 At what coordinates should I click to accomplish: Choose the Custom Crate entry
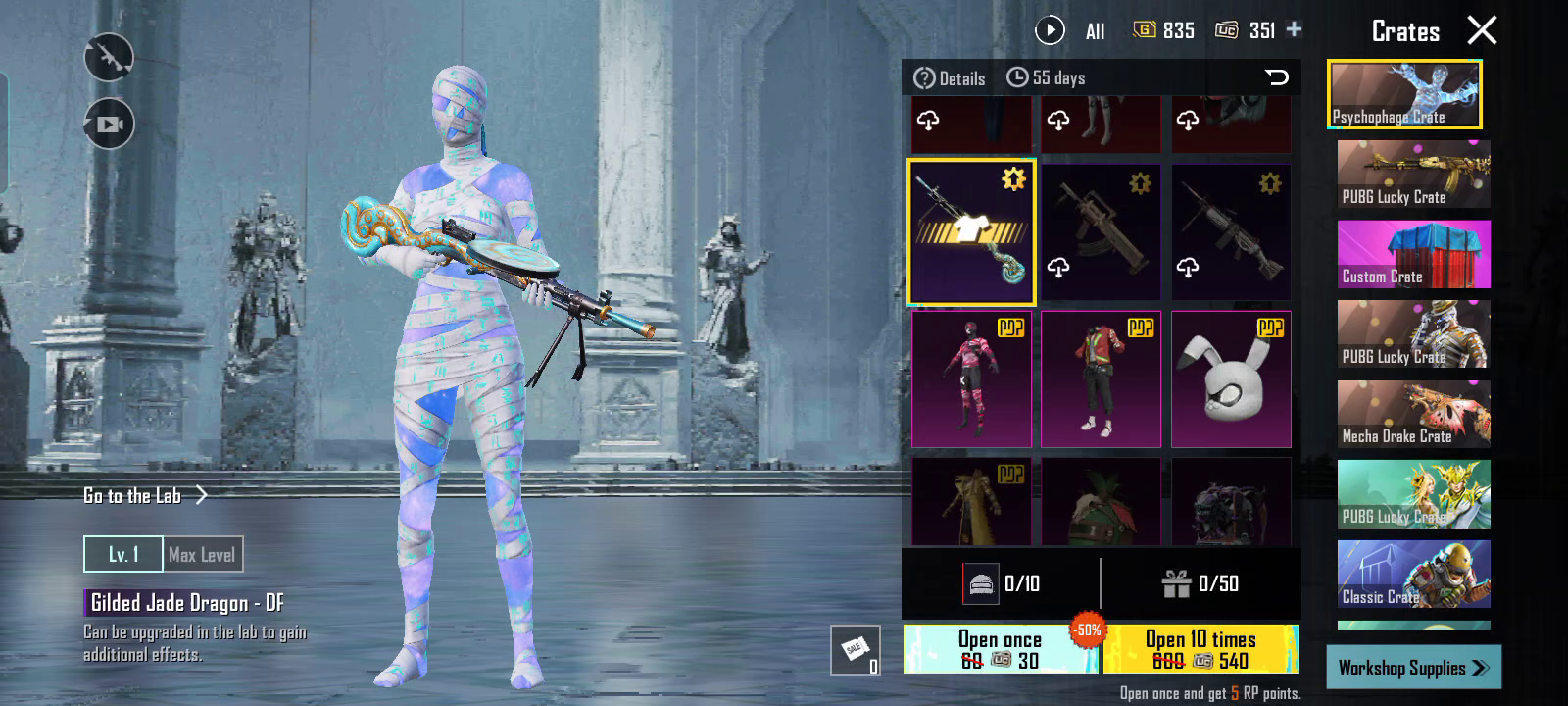(x=1413, y=254)
